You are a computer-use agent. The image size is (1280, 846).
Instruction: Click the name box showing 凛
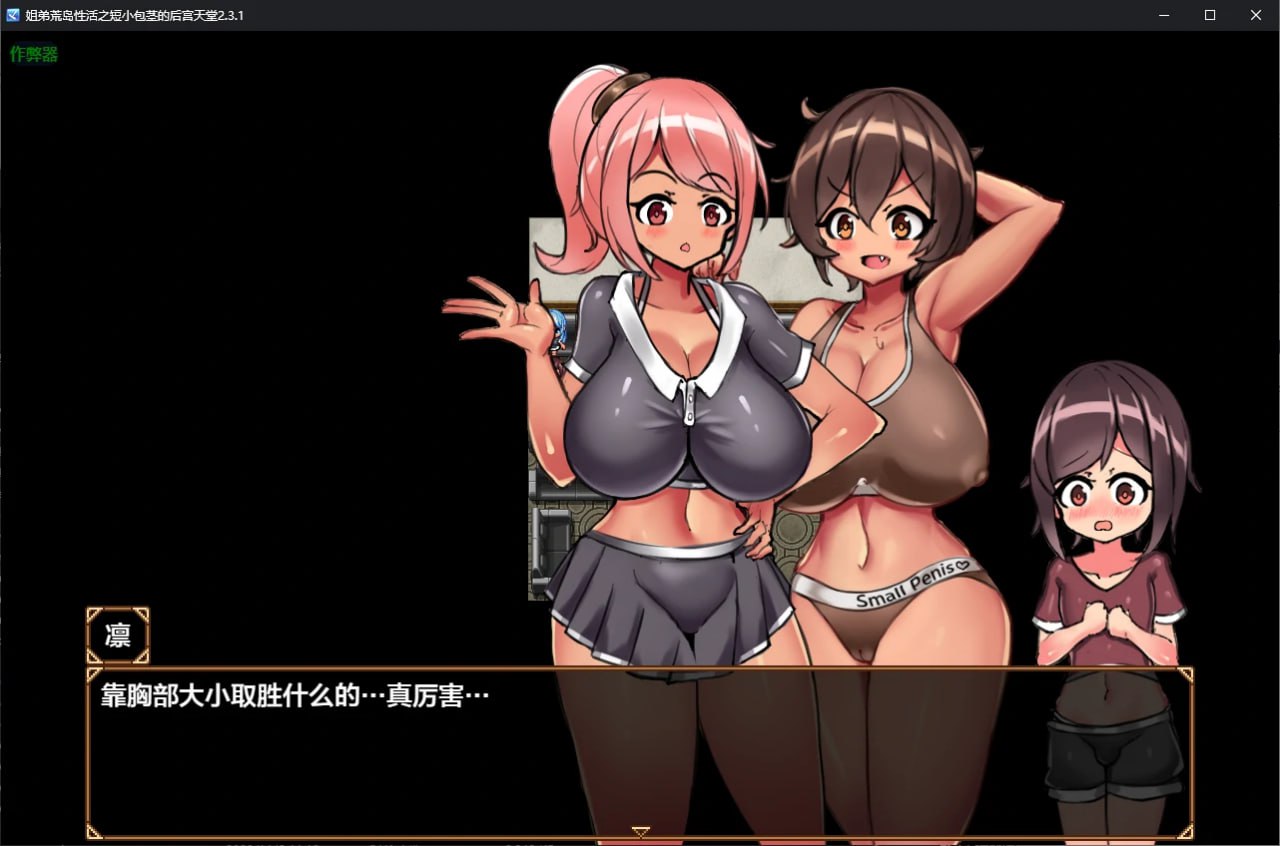tap(117, 636)
